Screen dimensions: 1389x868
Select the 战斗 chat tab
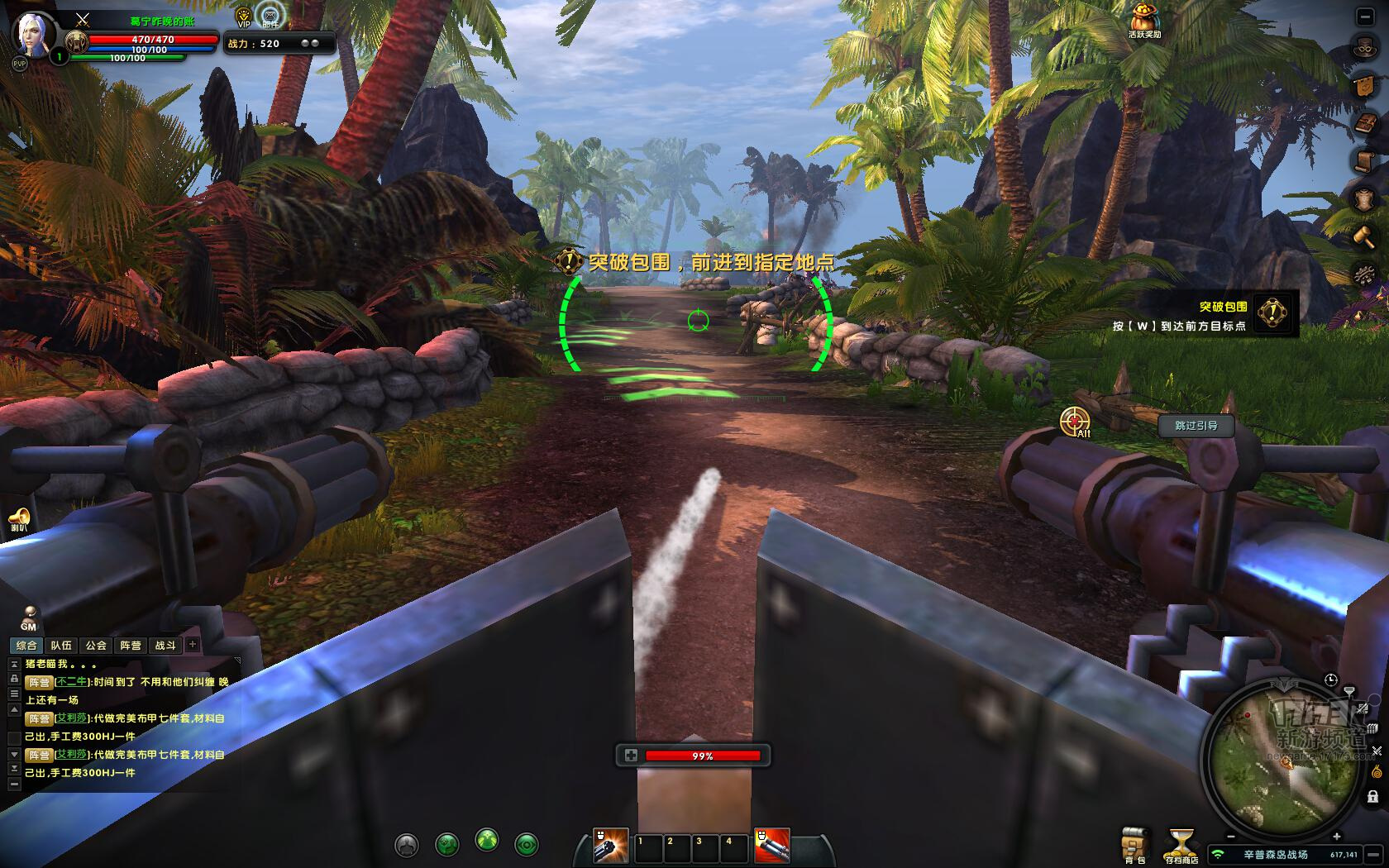pos(165,645)
